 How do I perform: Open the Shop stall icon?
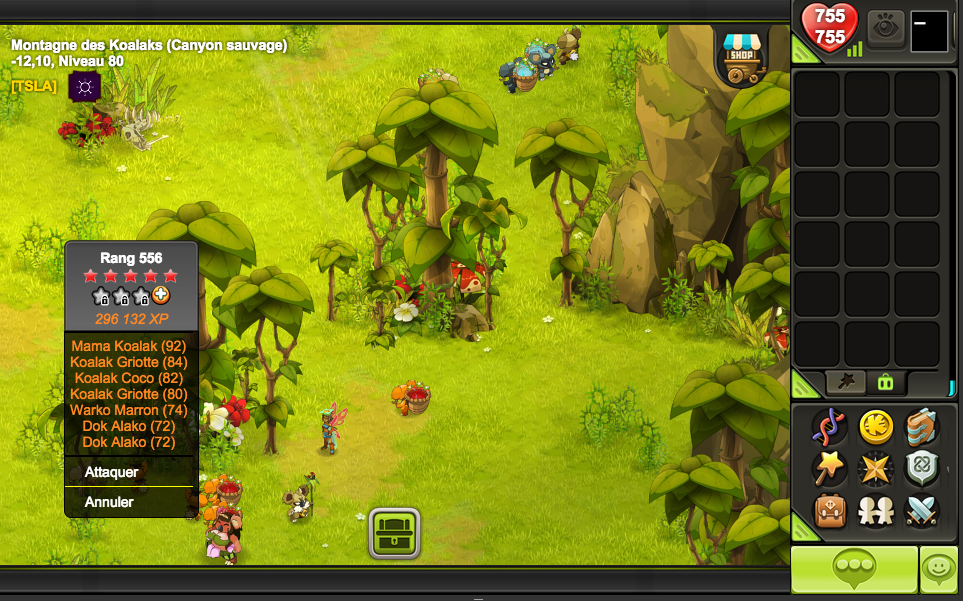(742, 57)
